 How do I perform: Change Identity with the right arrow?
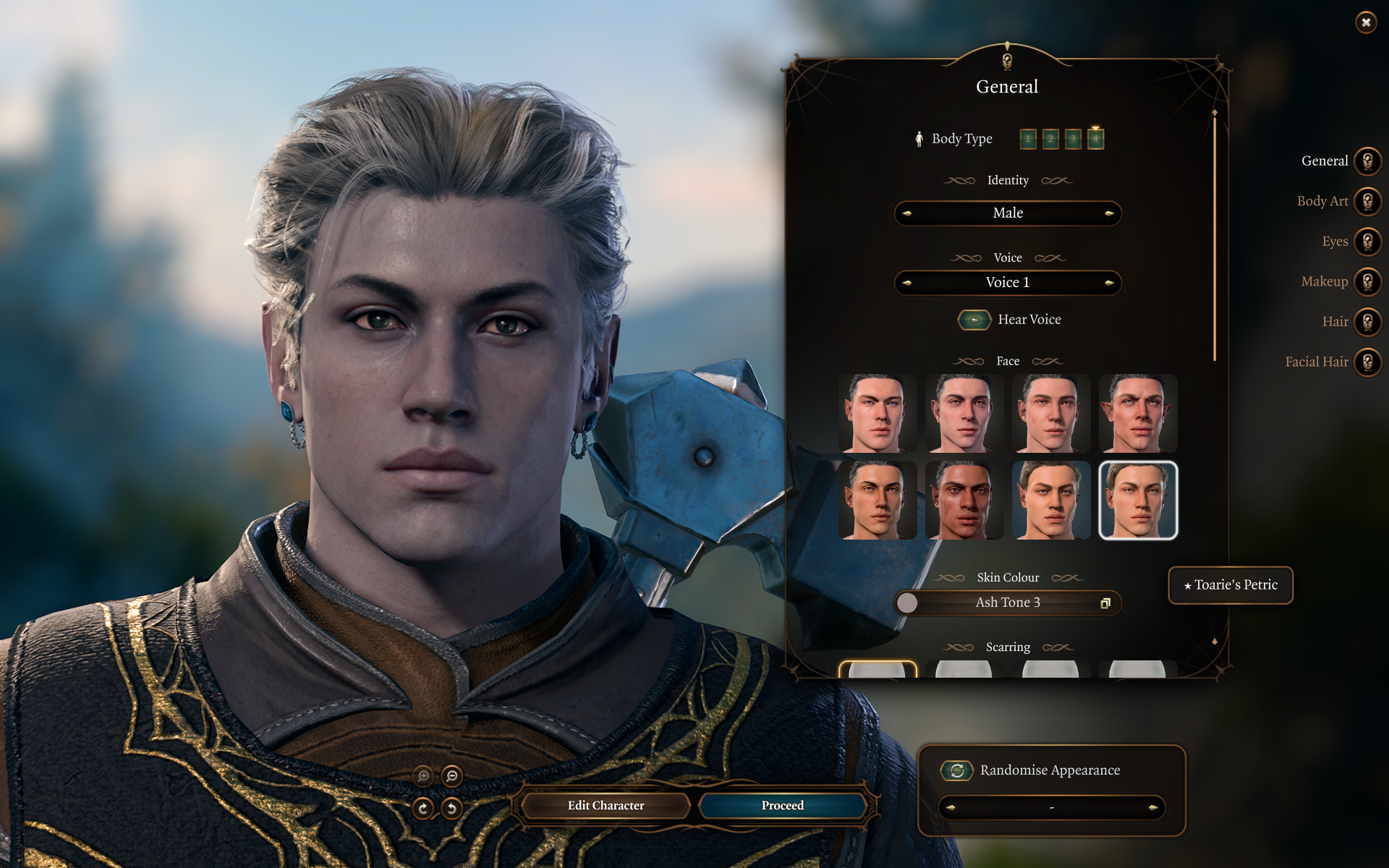(1108, 213)
